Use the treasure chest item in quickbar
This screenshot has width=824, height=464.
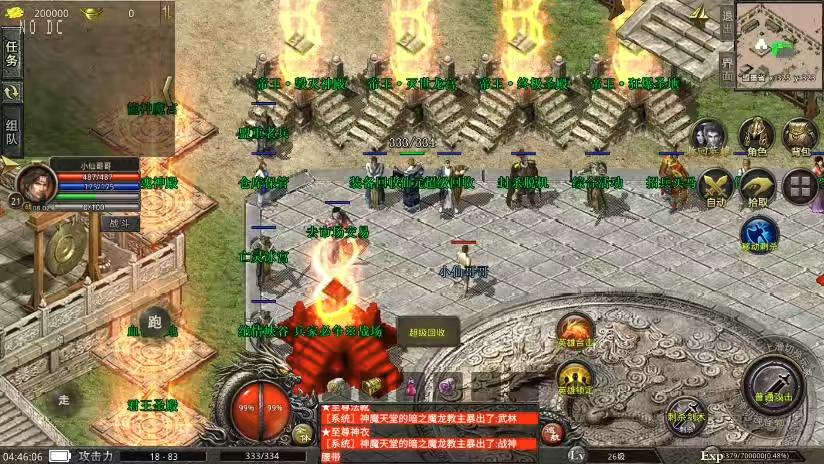pyautogui.click(x=373, y=386)
